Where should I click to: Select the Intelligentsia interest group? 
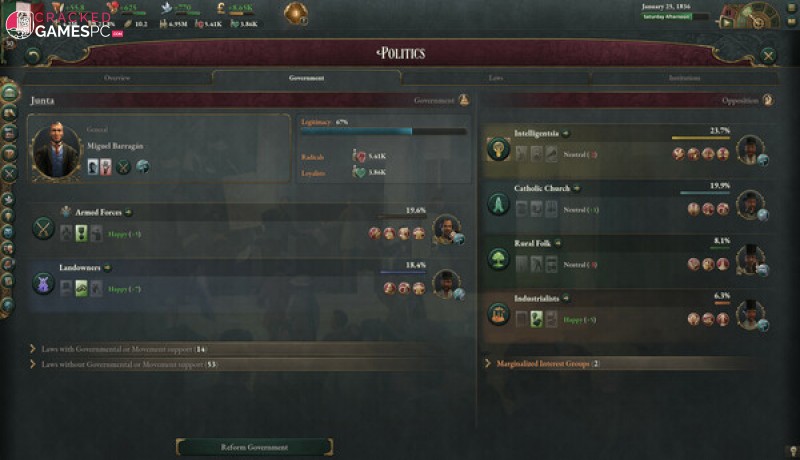[537, 132]
